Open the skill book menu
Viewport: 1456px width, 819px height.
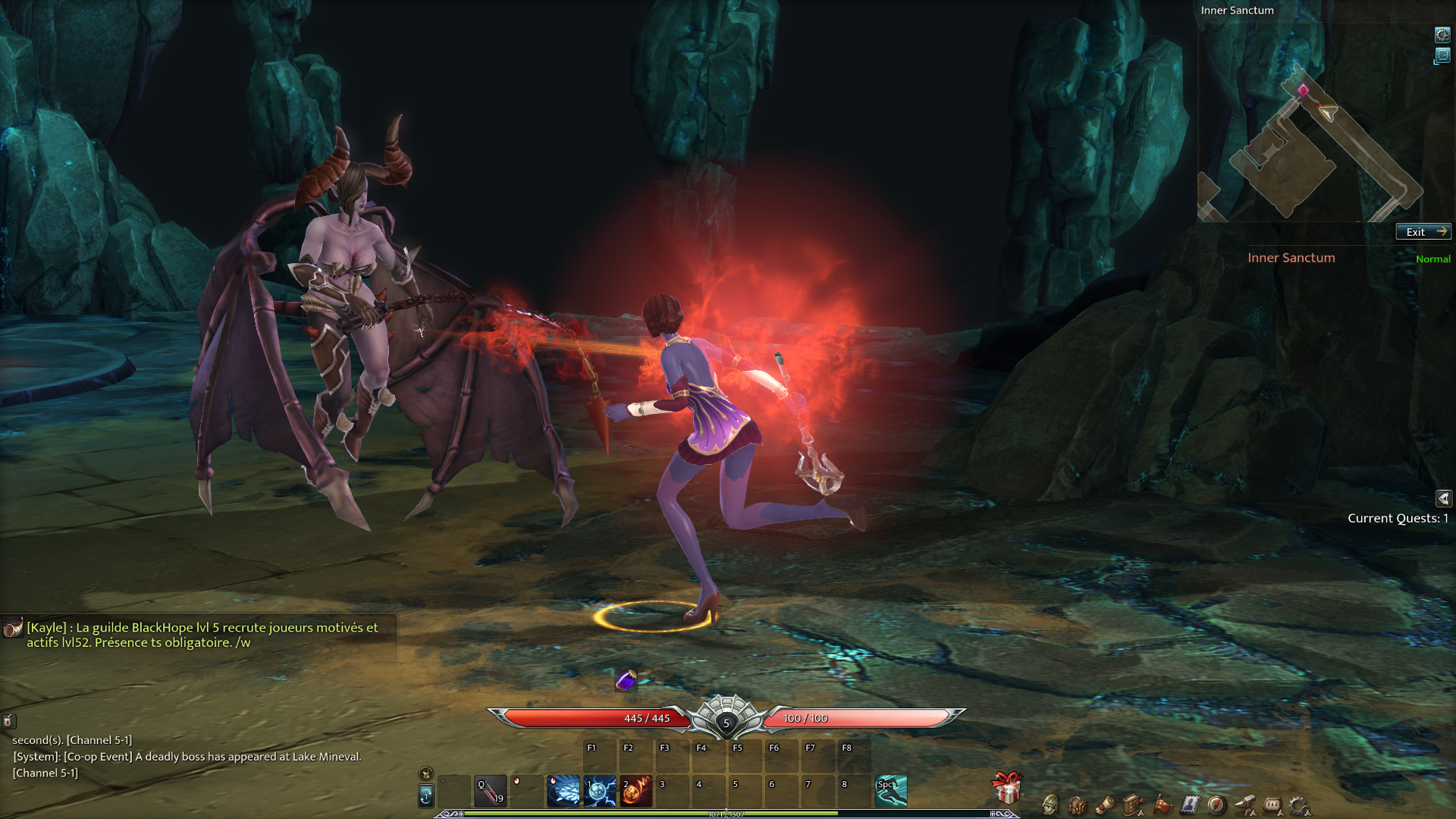click(1133, 805)
